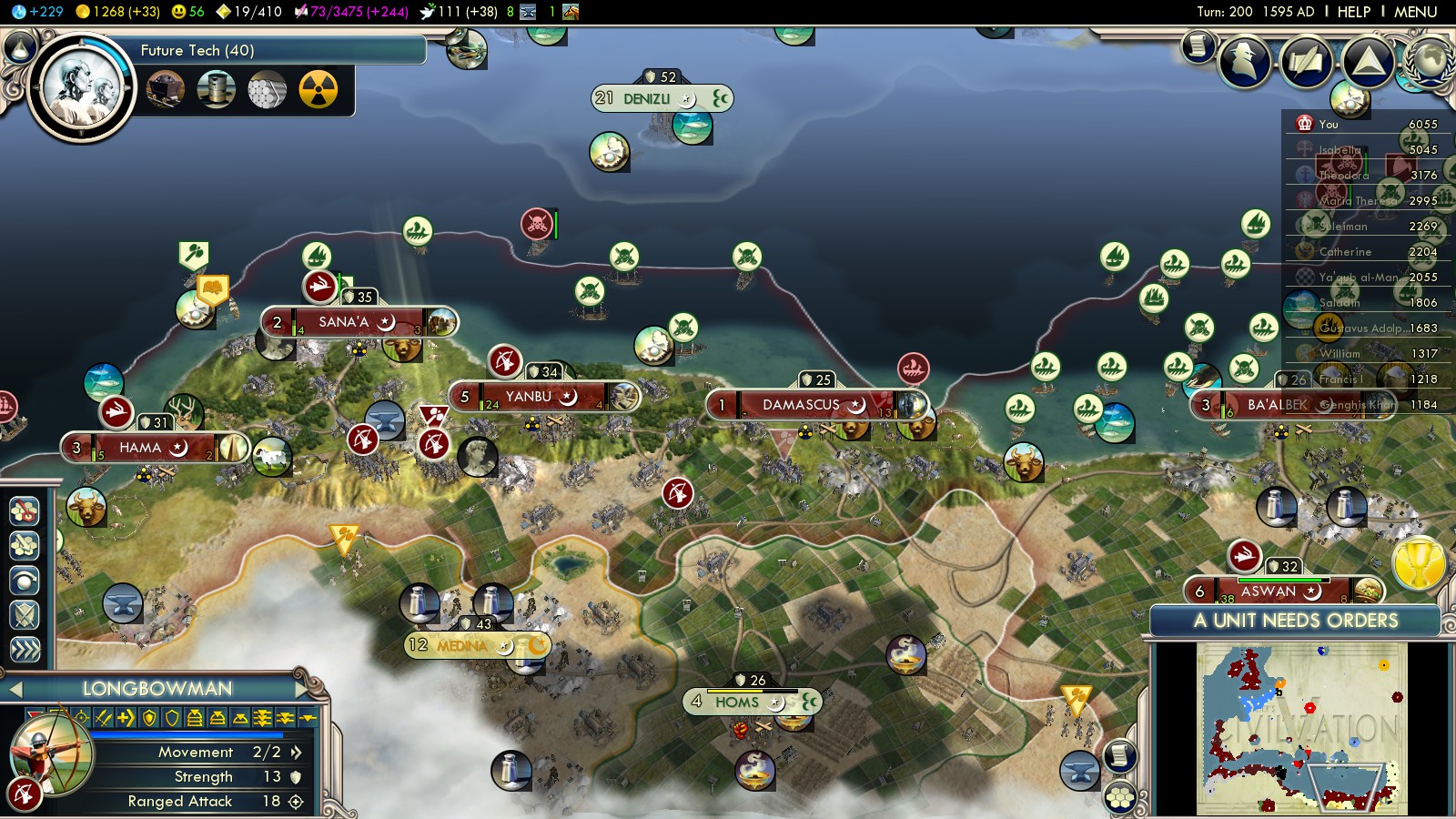Select the next unit arrow beside Longbowman
The width and height of the screenshot is (1456, 819).
[304, 690]
